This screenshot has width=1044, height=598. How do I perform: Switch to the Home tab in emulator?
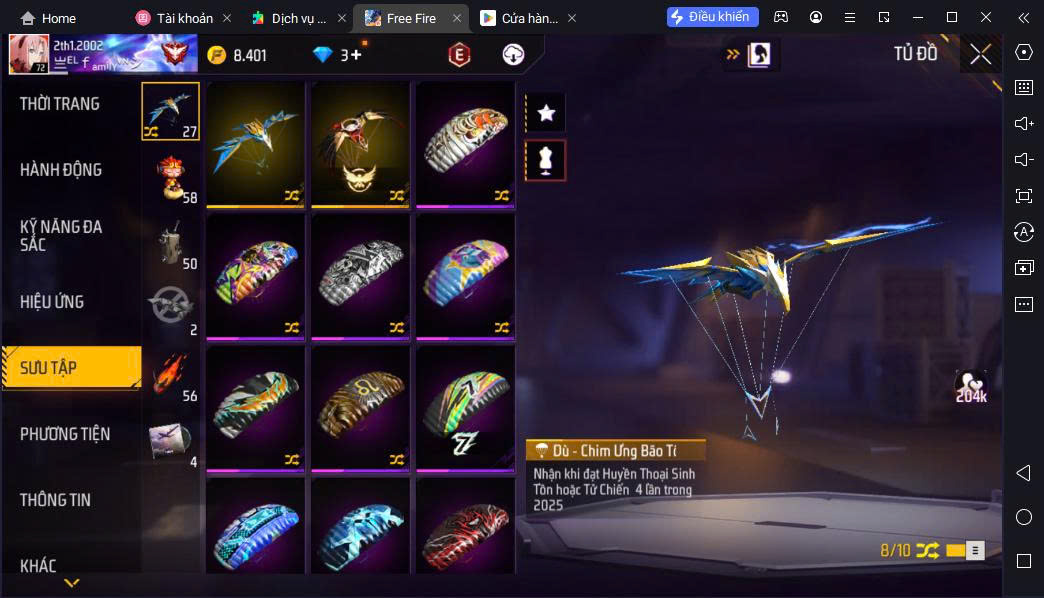coord(48,18)
